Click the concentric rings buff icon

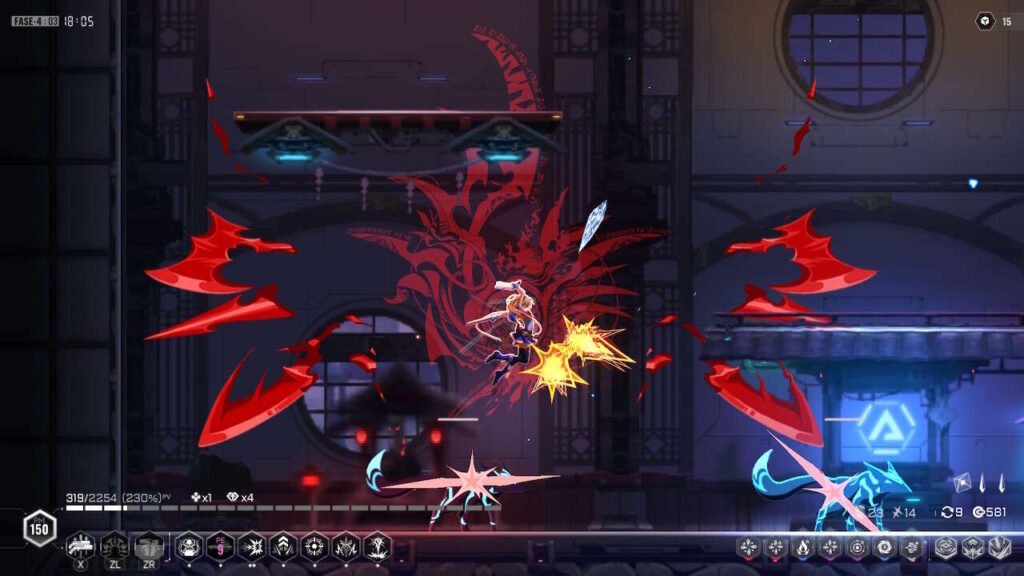point(857,547)
